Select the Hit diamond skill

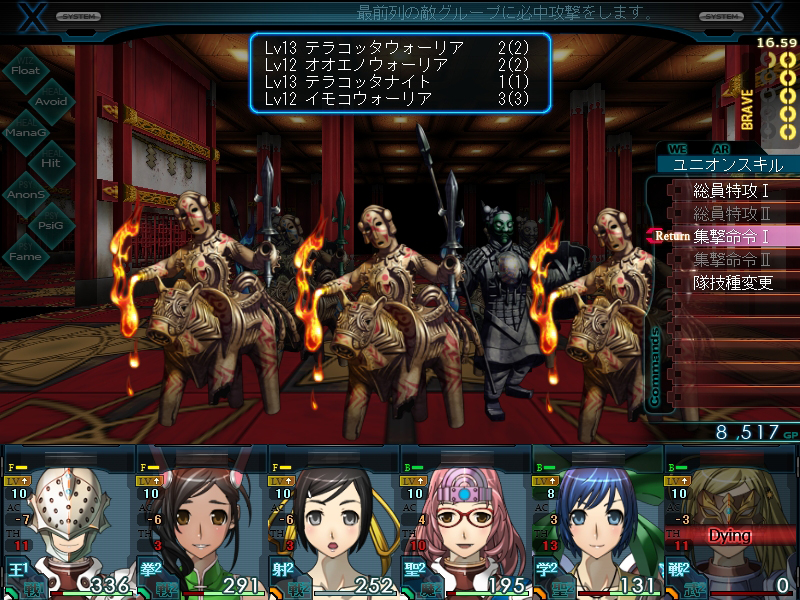coord(50,162)
